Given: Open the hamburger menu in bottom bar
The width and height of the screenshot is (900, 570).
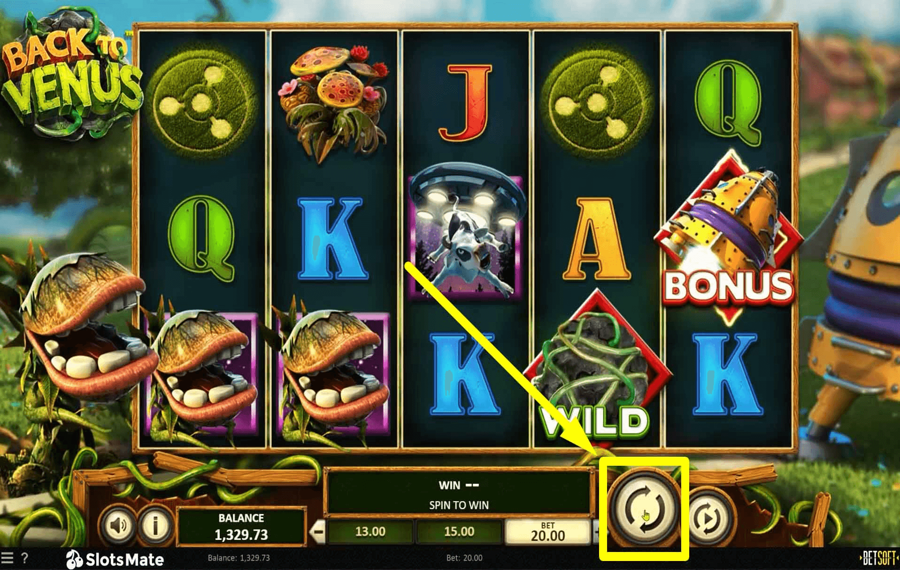Looking at the screenshot, I should pyautogui.click(x=7, y=558).
